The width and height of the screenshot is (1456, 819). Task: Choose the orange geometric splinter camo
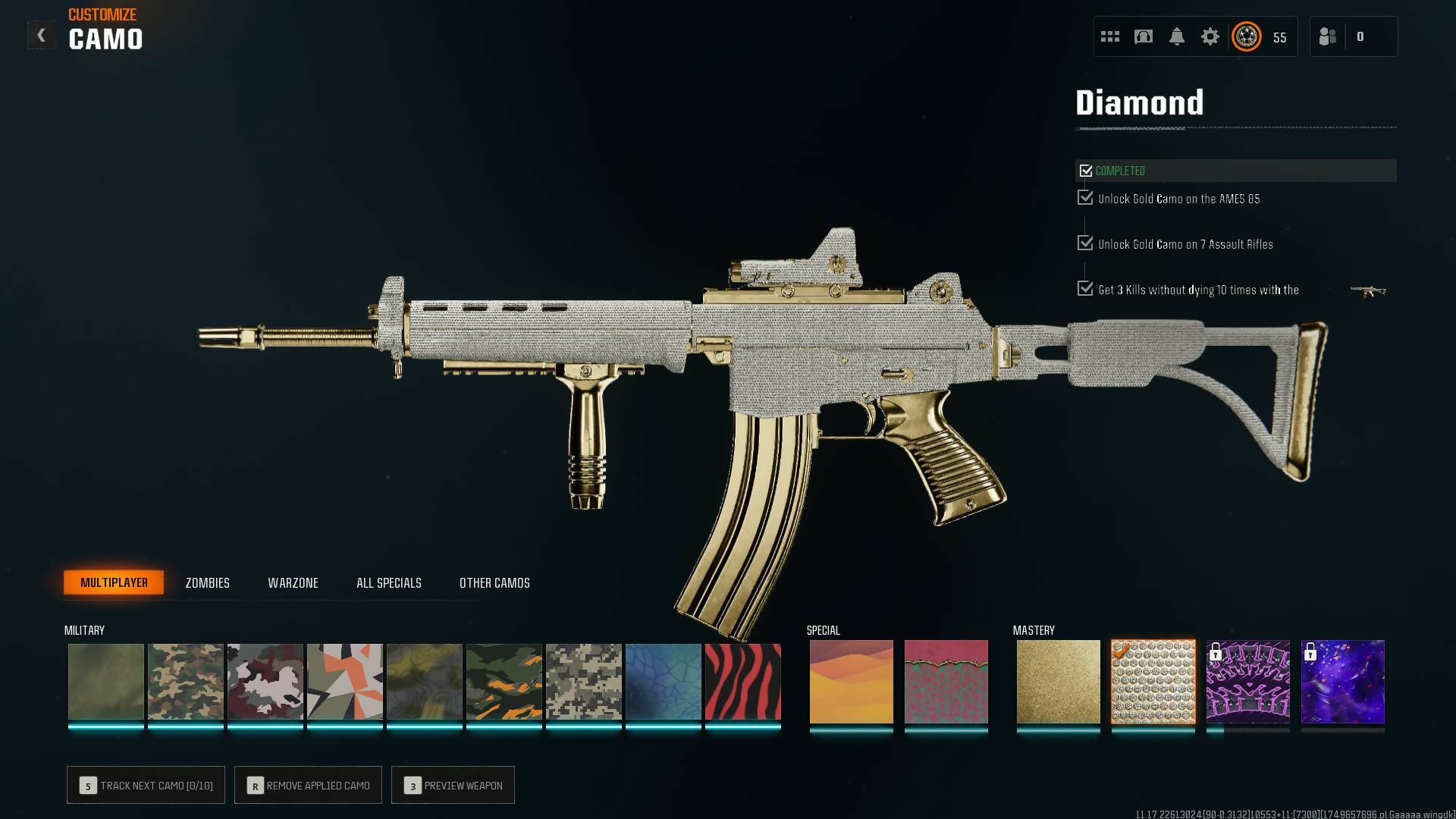344,681
